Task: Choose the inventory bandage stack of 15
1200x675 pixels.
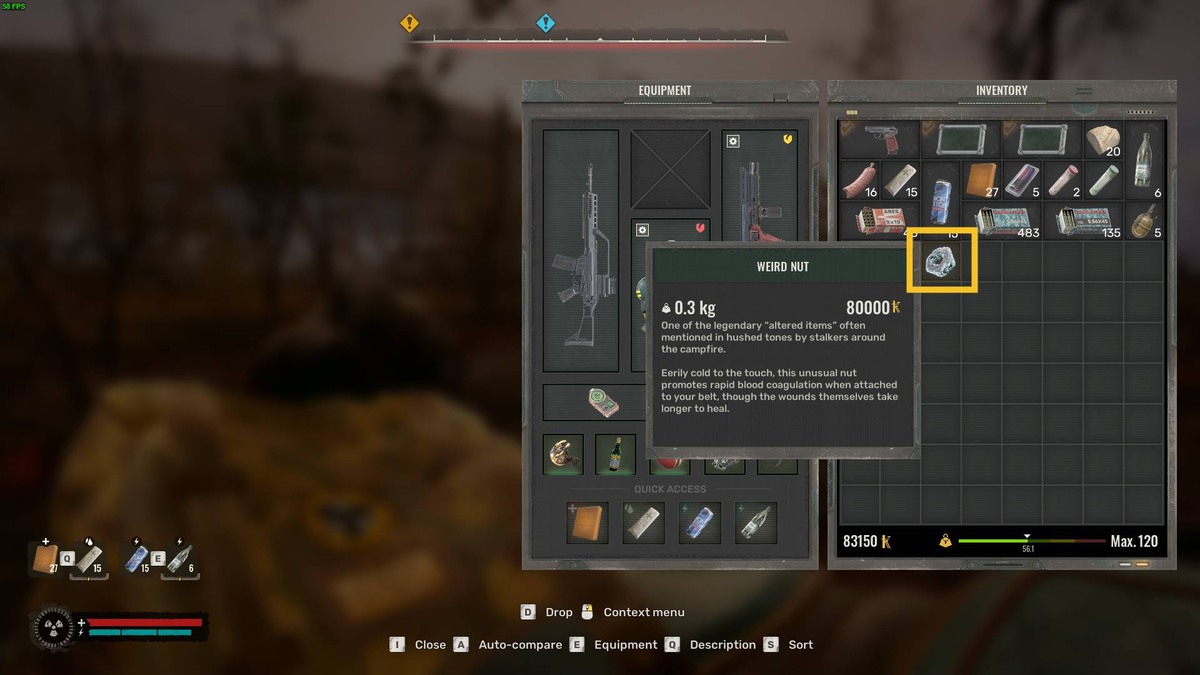Action: (x=900, y=180)
